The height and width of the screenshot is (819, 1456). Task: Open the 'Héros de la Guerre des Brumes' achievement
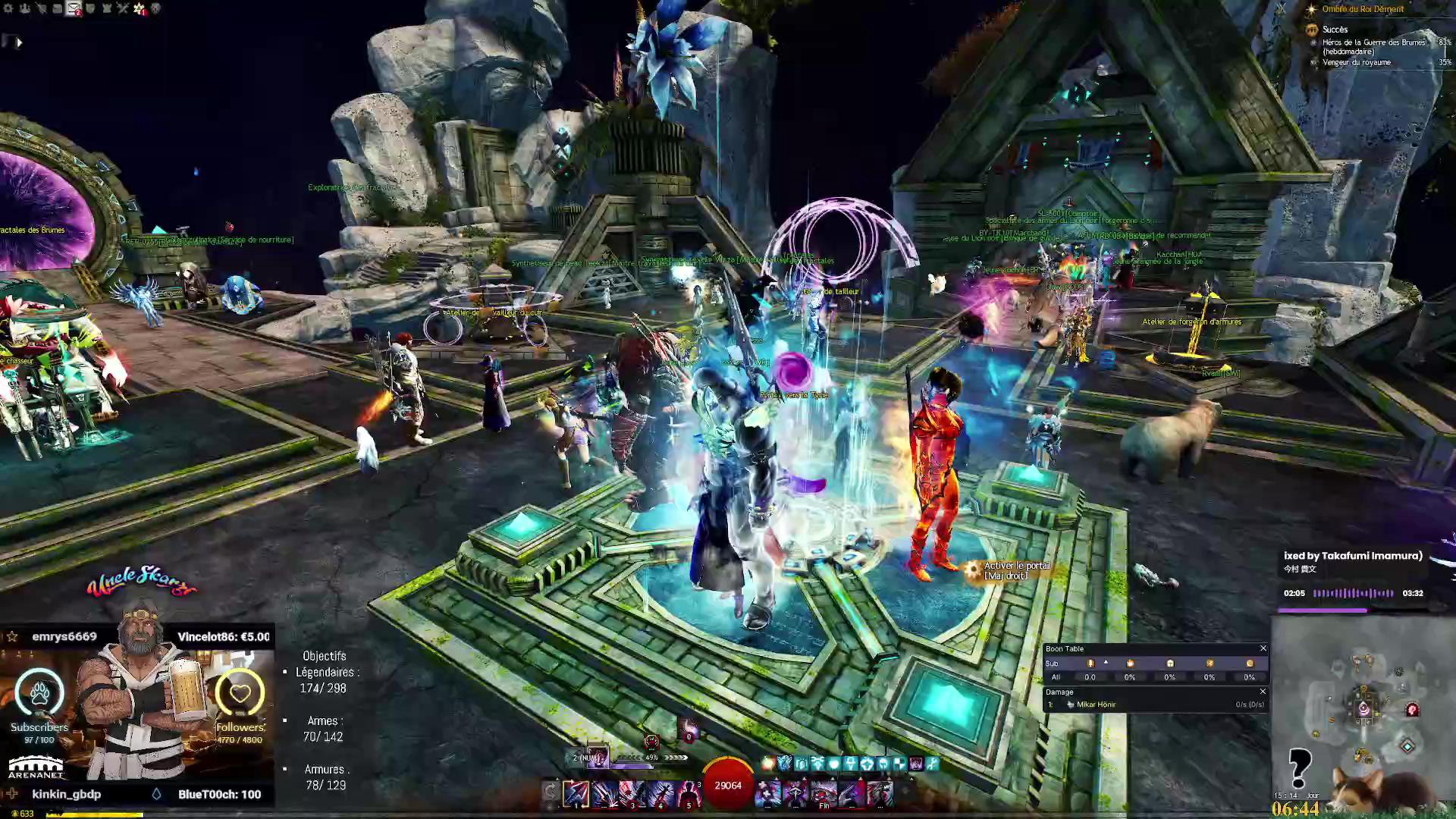(x=1373, y=42)
